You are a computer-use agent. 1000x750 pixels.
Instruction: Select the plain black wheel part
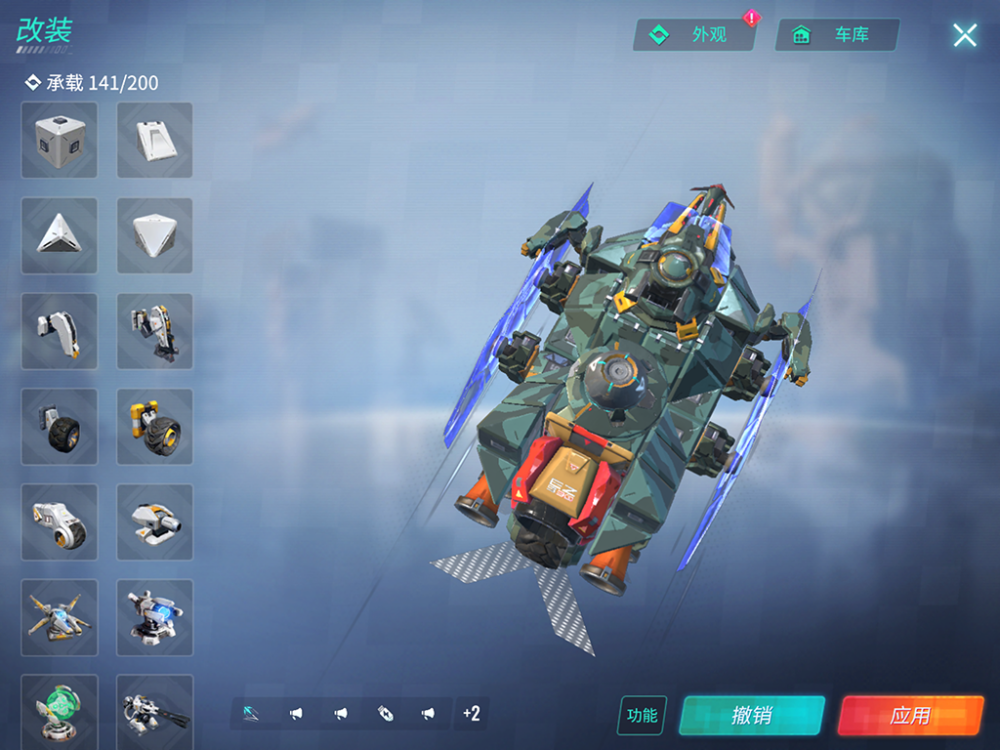coord(59,426)
